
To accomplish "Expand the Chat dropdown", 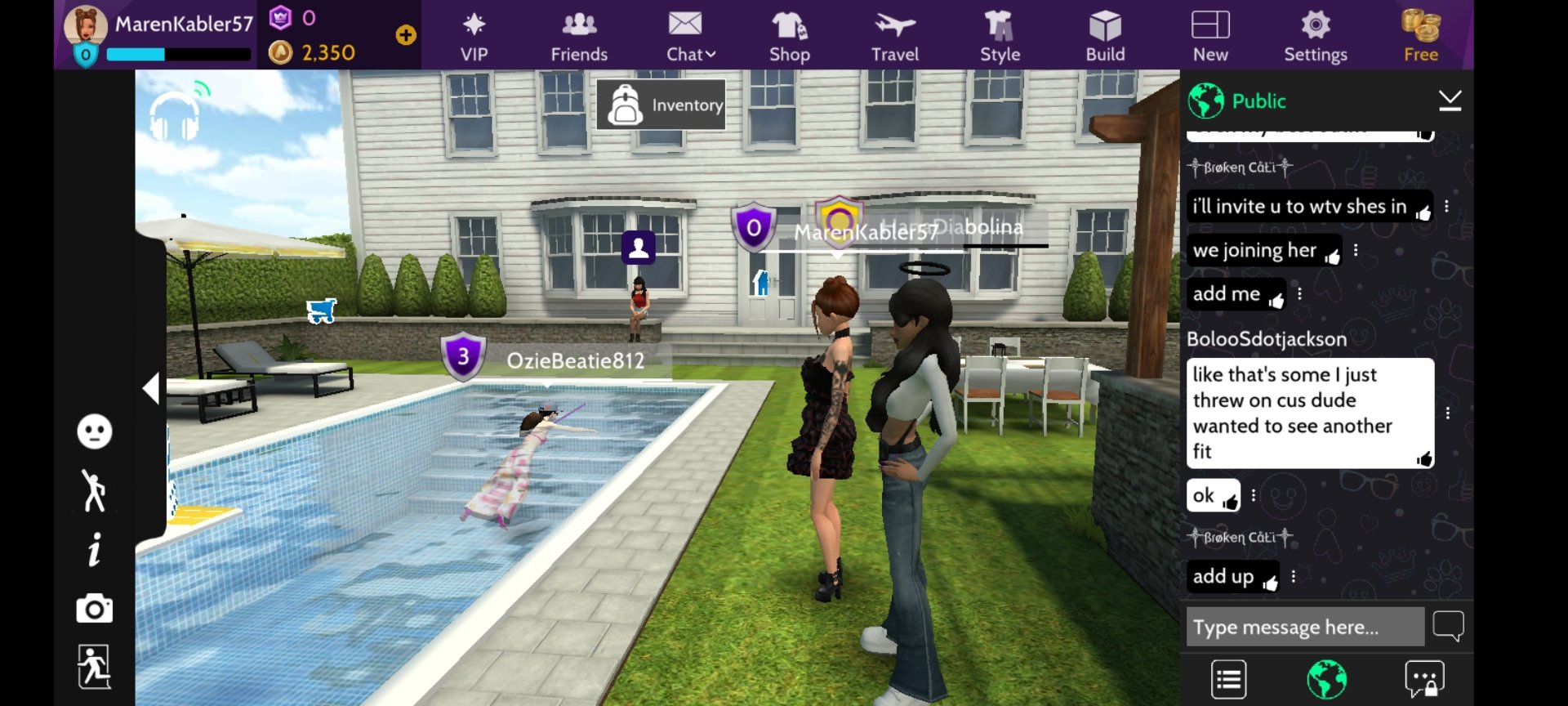I will click(x=690, y=37).
